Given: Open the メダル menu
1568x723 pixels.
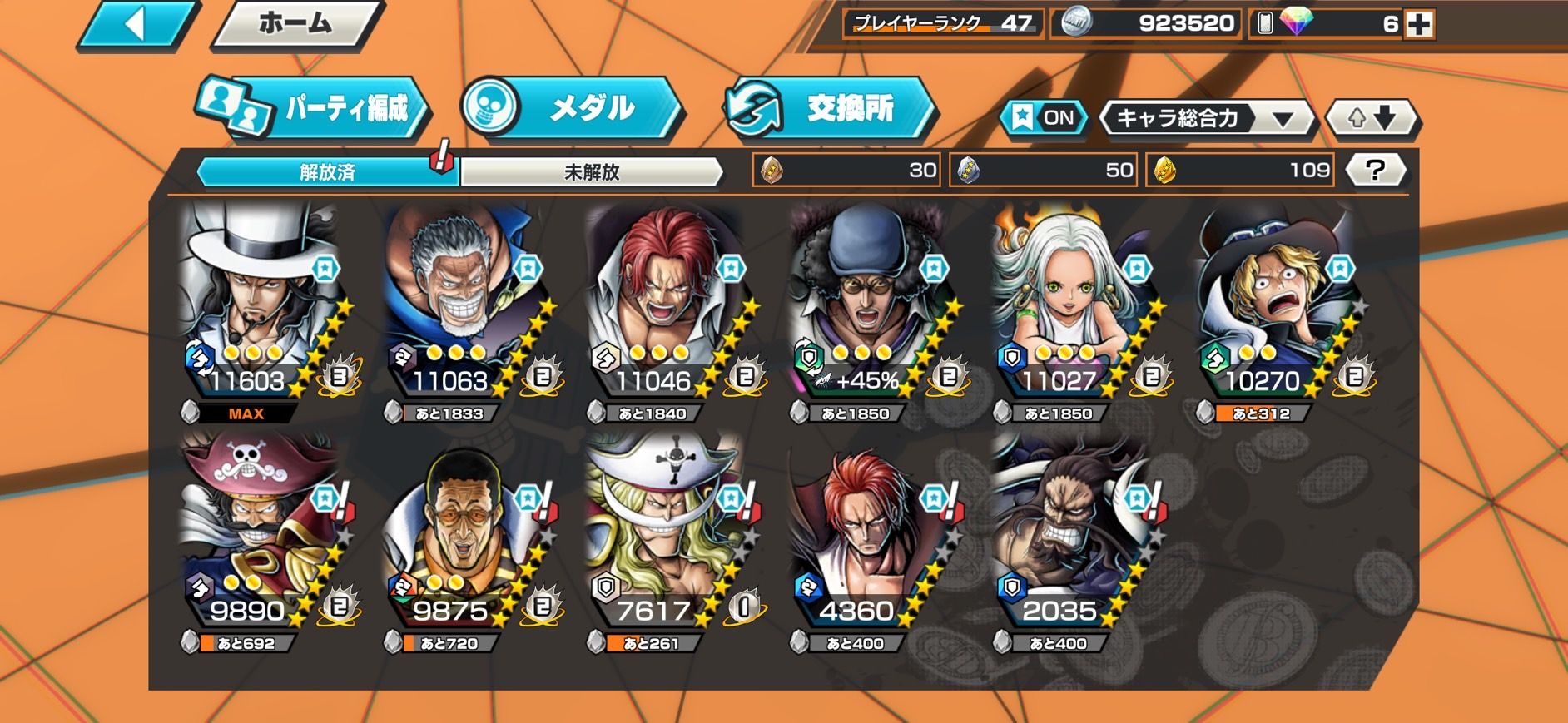Looking at the screenshot, I should tap(573, 108).
